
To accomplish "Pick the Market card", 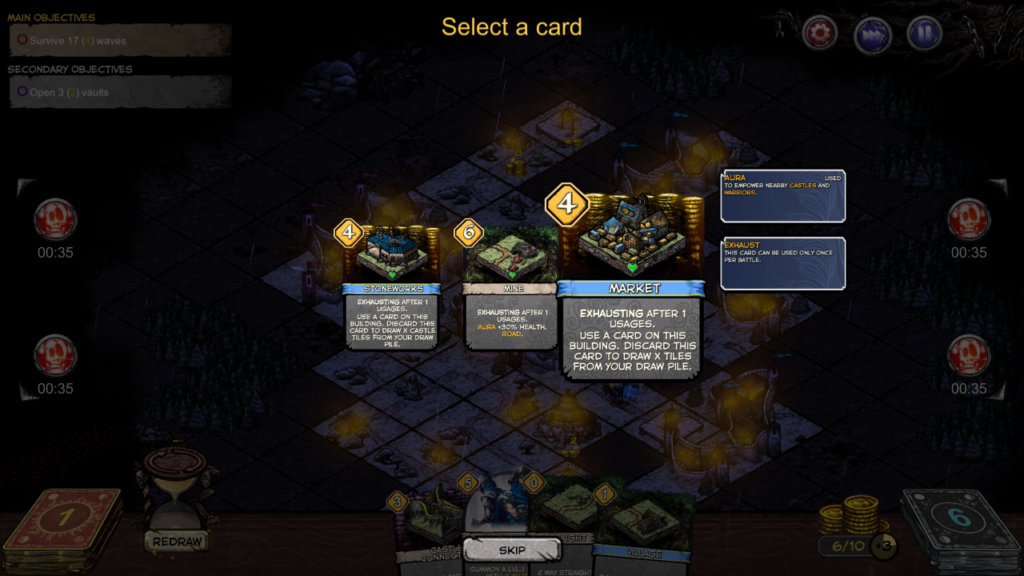I will (x=632, y=290).
